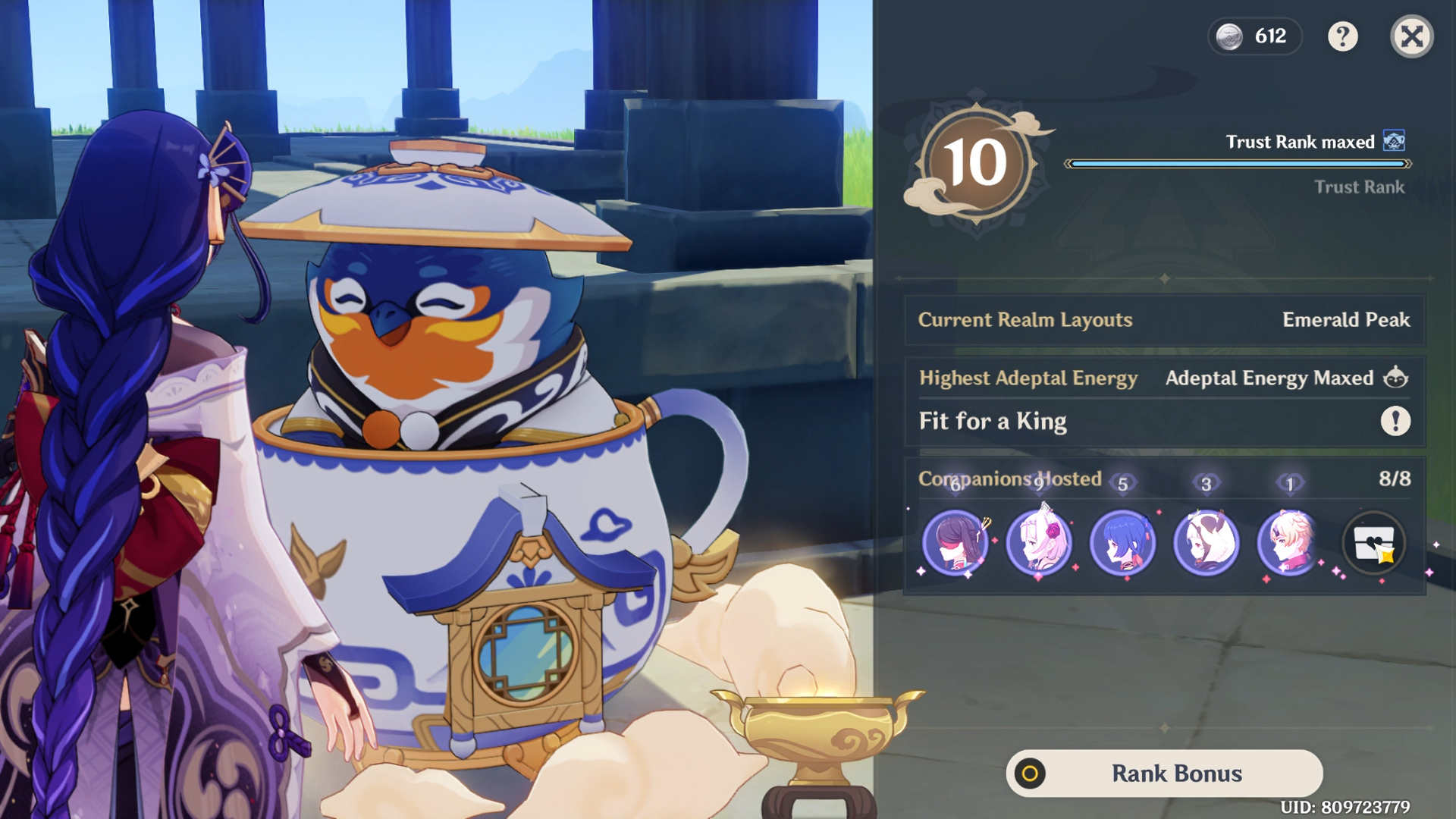The image size is (1456, 819).
Task: Click the exclamation icon beside Fit for a King
Action: (x=1395, y=422)
